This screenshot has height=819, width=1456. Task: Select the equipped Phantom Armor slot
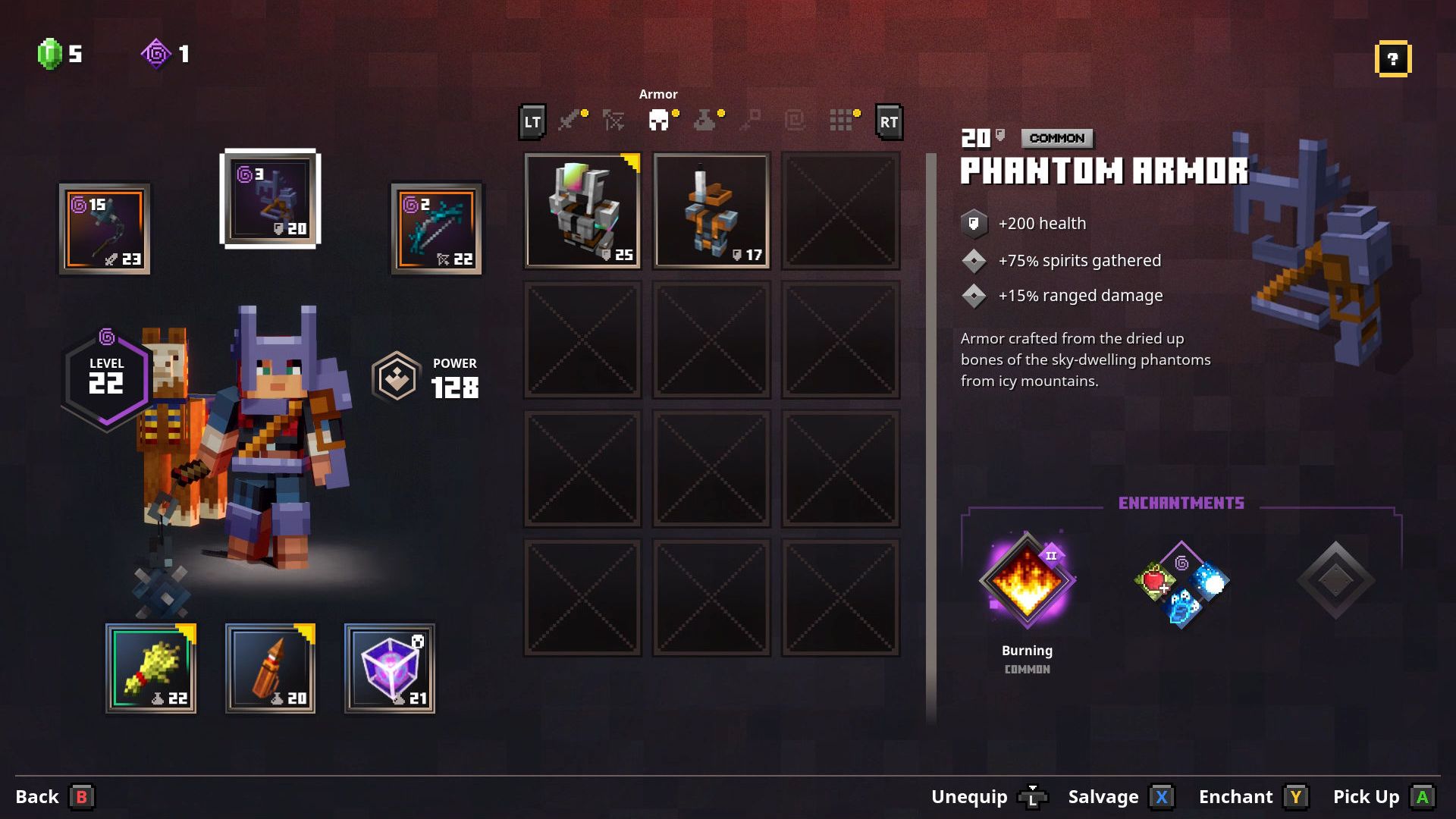click(x=270, y=199)
